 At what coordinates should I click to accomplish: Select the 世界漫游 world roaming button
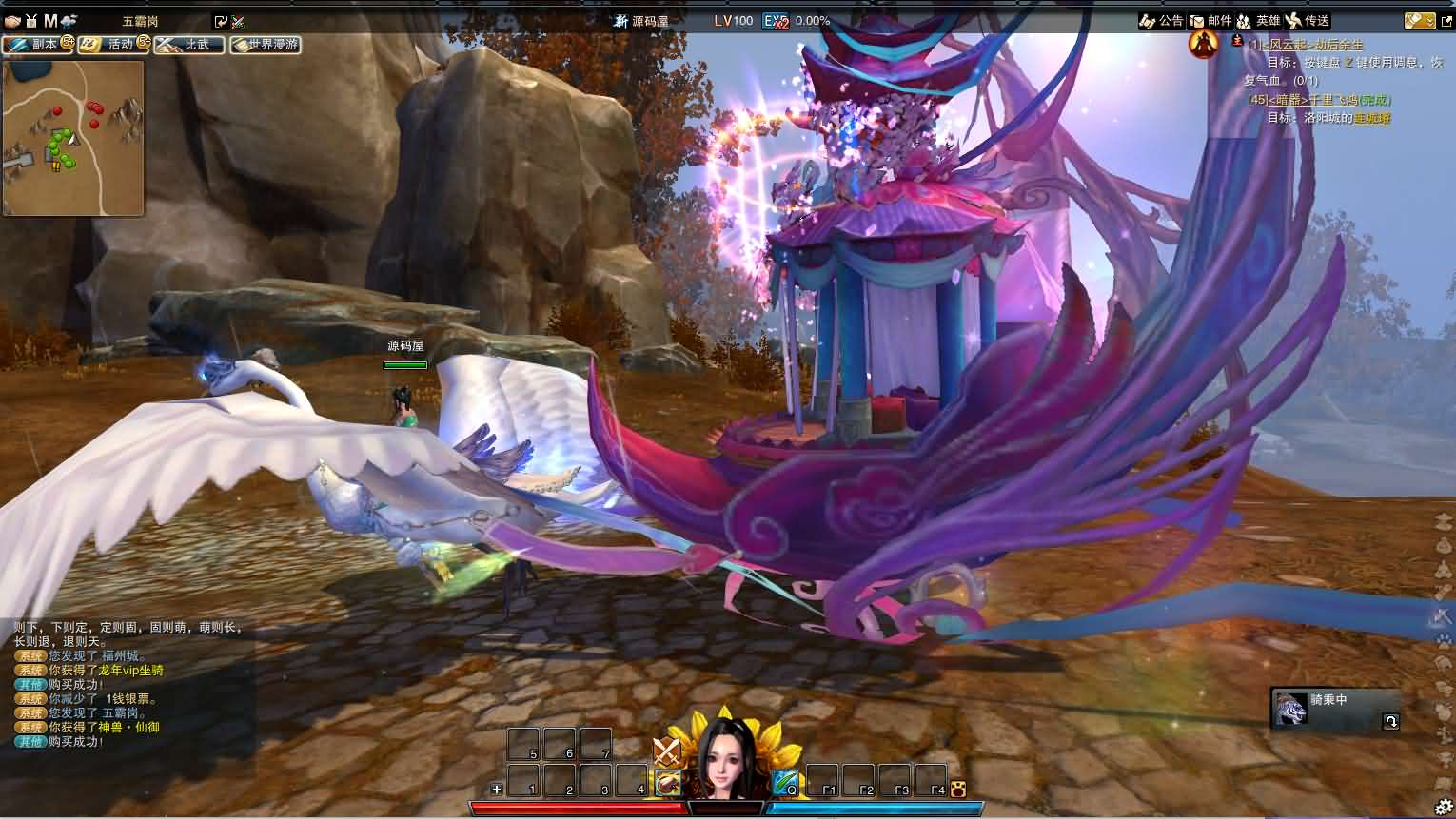tap(266, 44)
